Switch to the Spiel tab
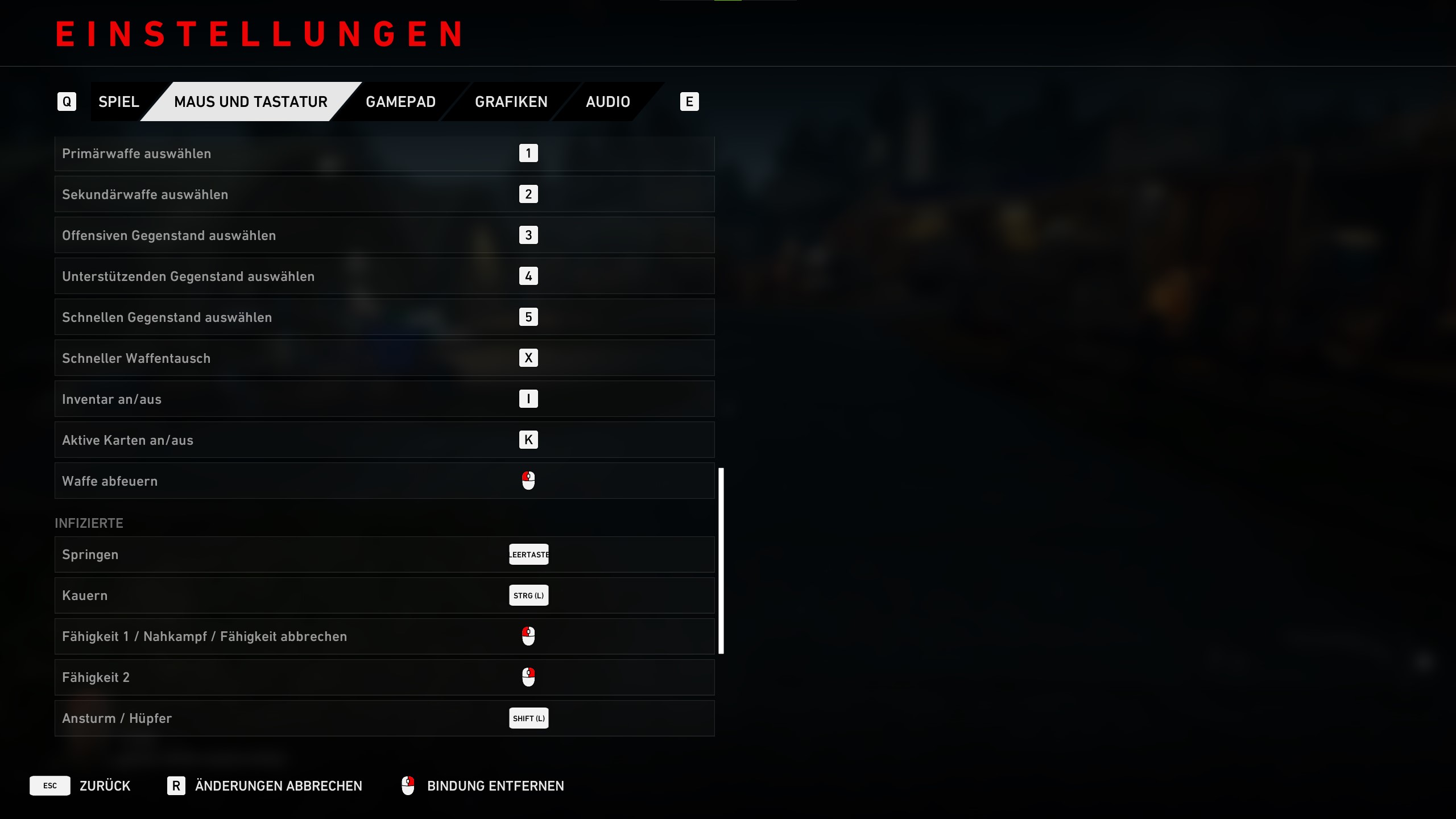 pos(118,102)
